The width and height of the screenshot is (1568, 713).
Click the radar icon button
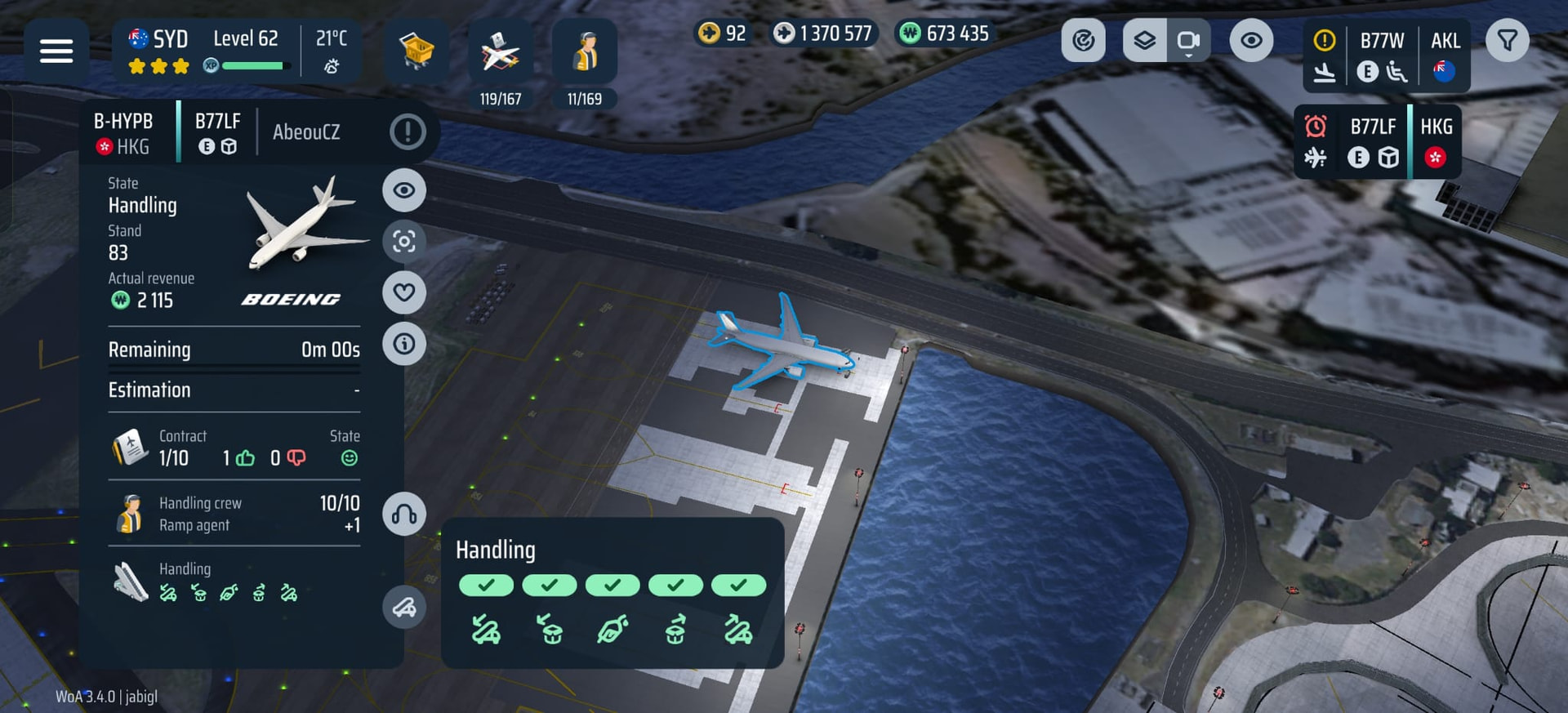coord(1083,41)
